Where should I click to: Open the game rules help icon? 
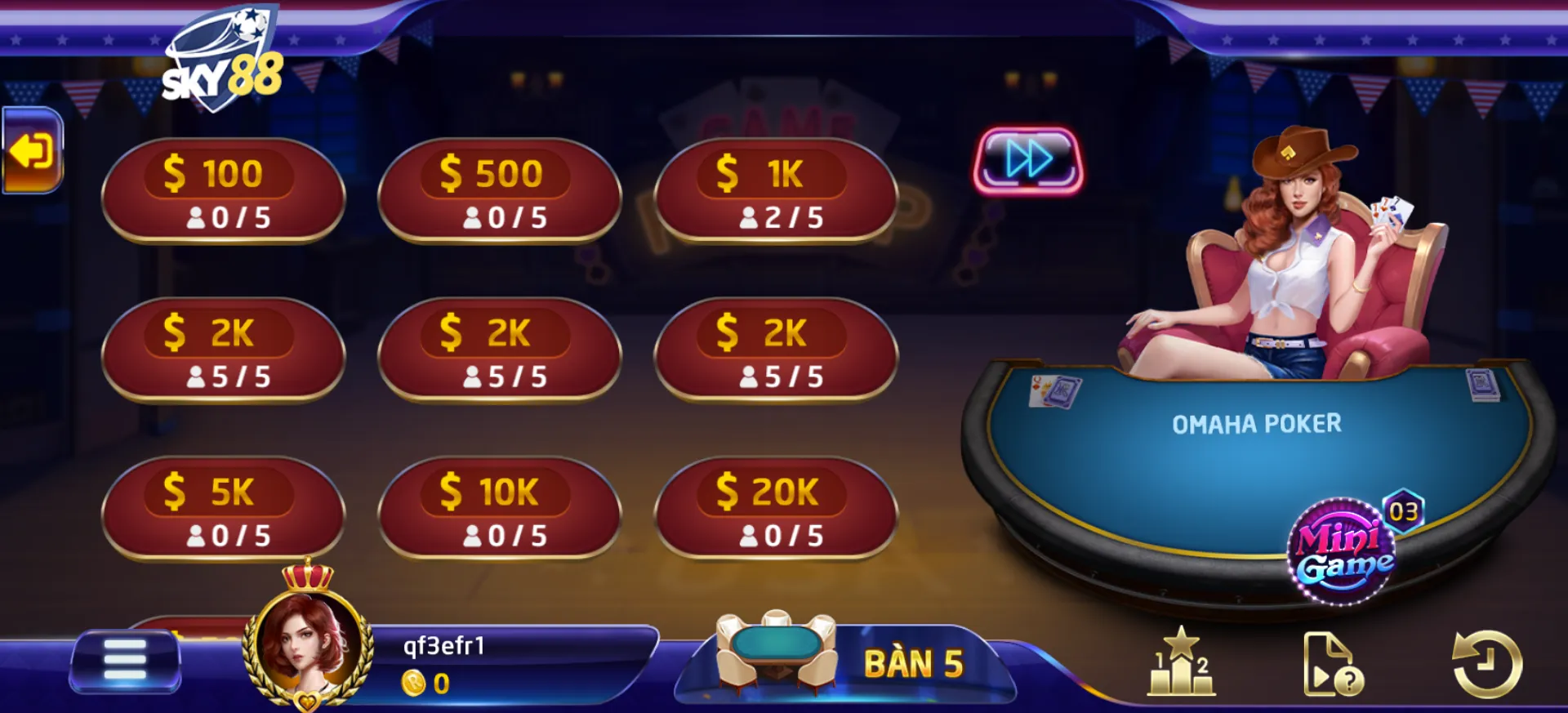pos(1334,663)
